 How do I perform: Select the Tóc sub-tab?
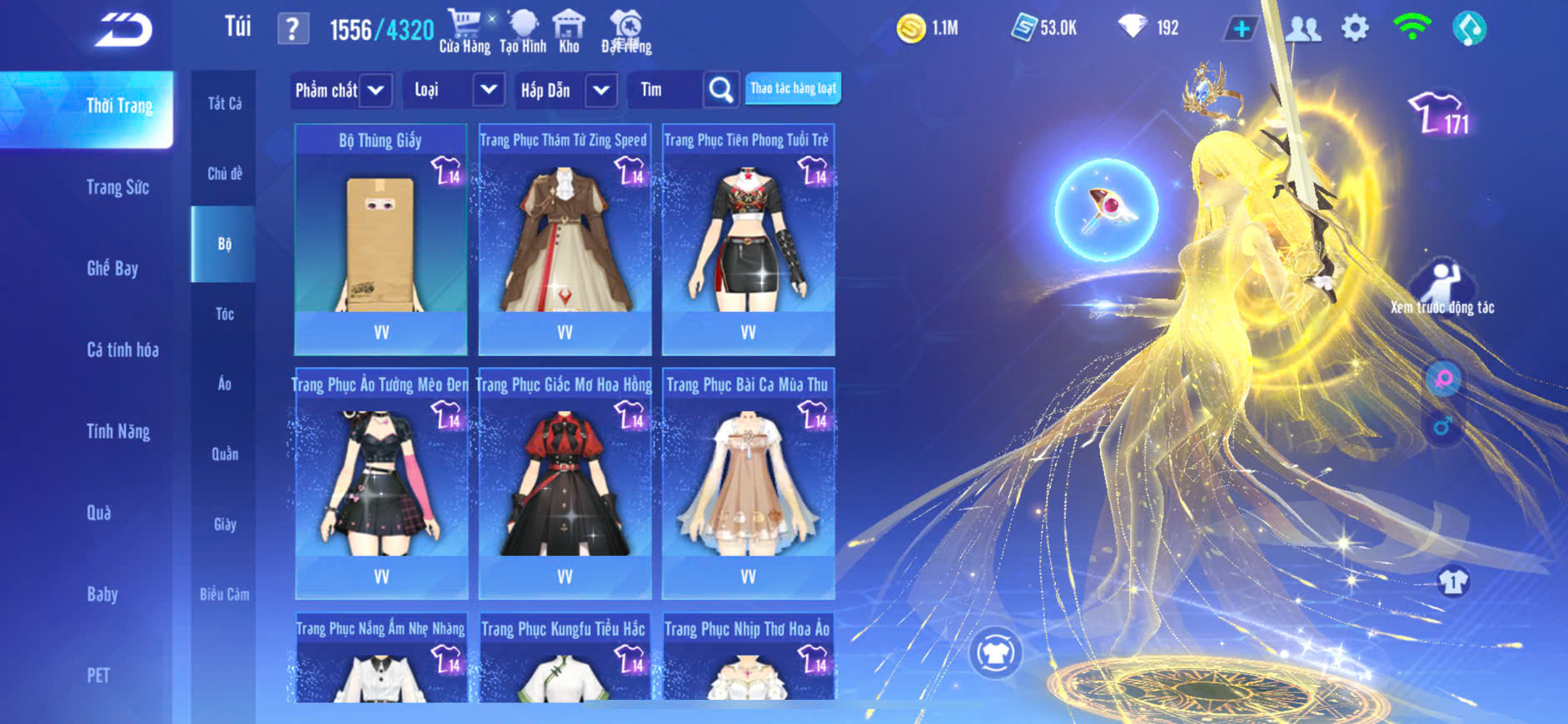tap(224, 314)
